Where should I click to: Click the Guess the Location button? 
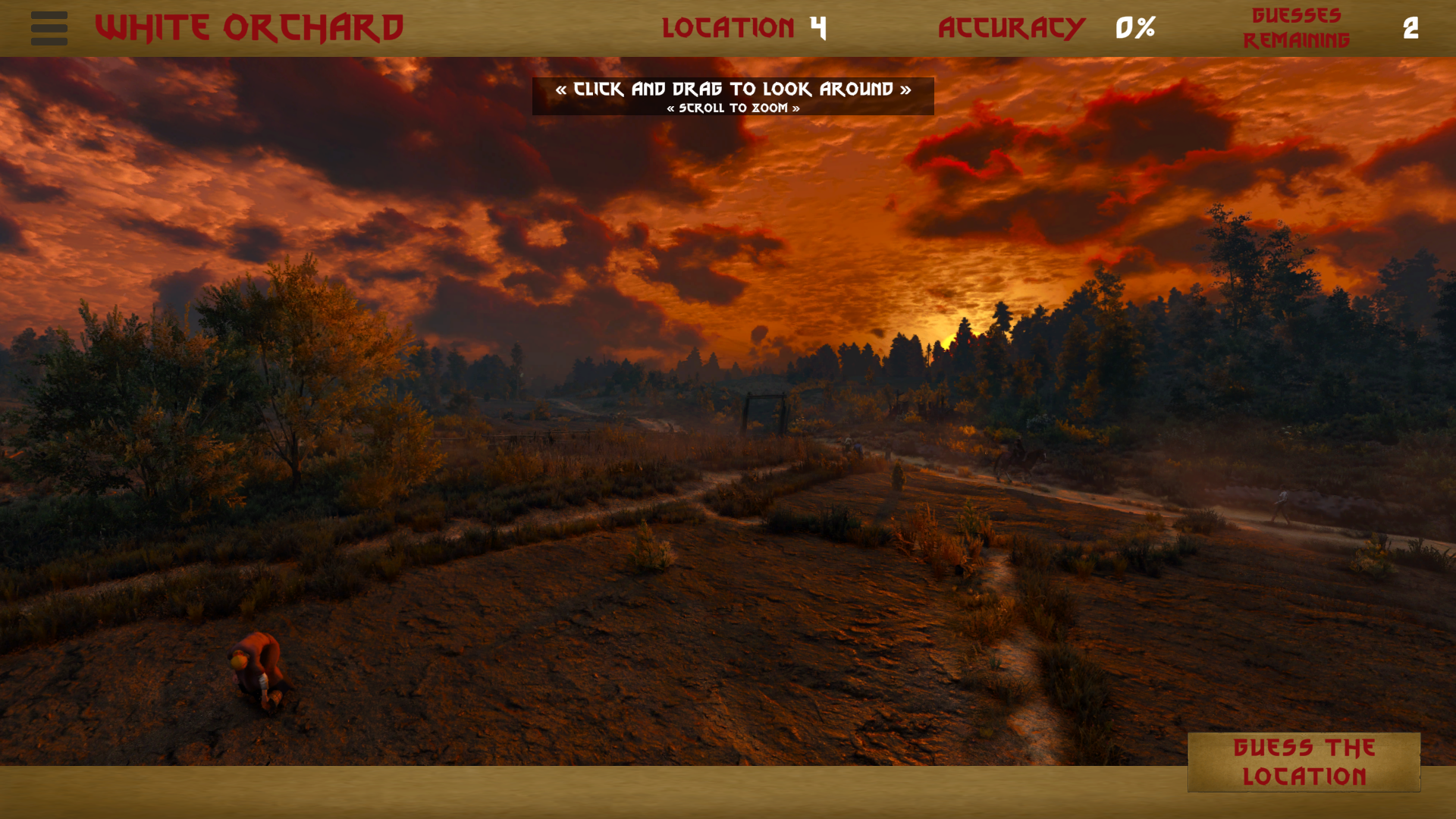pos(1304,762)
